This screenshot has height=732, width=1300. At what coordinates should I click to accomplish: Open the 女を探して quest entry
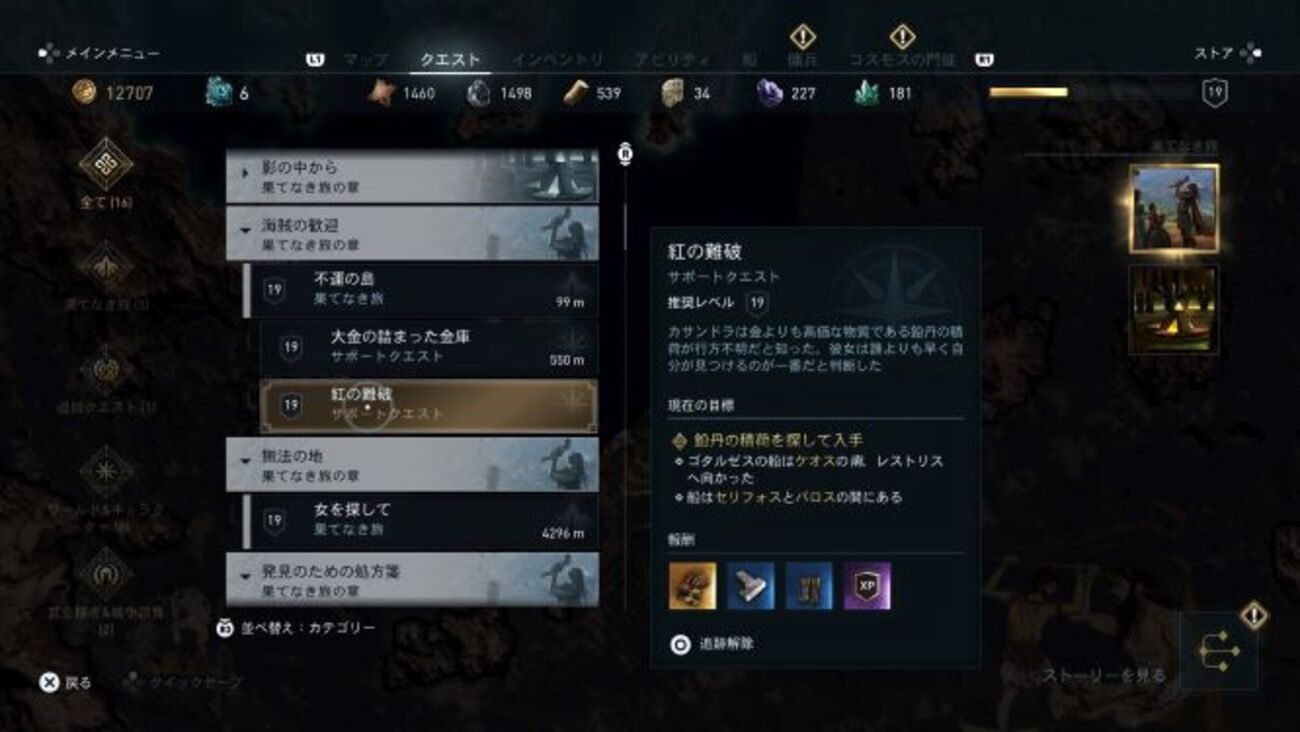click(x=422, y=520)
